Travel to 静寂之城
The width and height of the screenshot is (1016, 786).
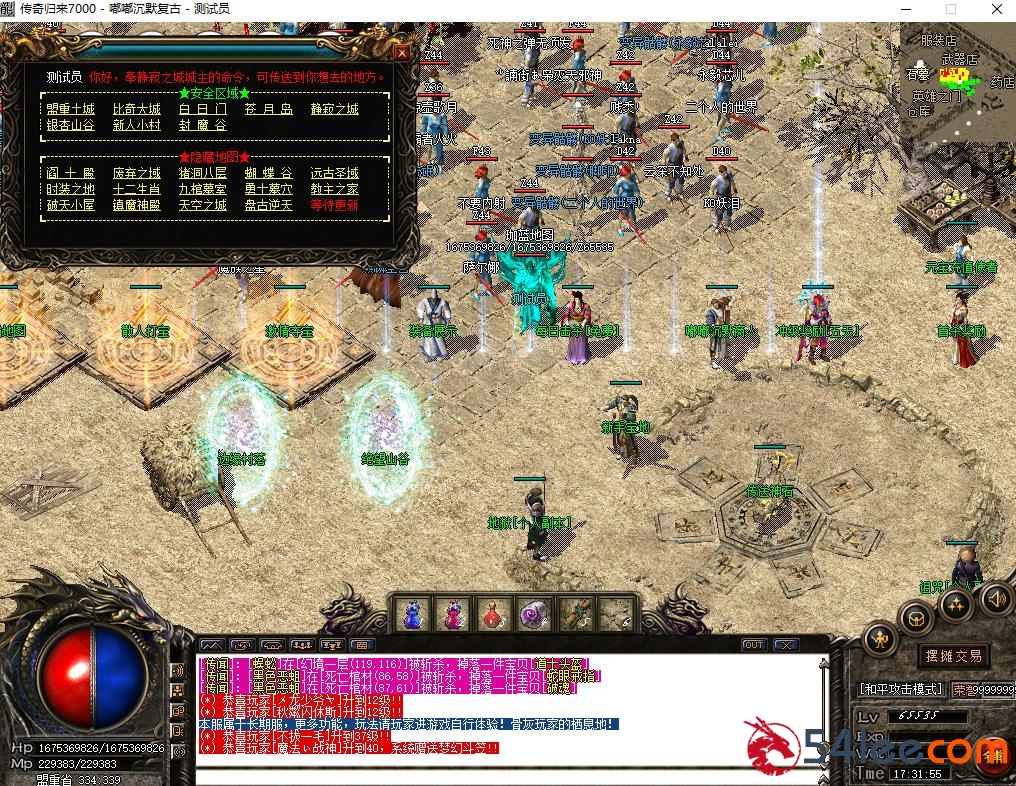(334, 109)
